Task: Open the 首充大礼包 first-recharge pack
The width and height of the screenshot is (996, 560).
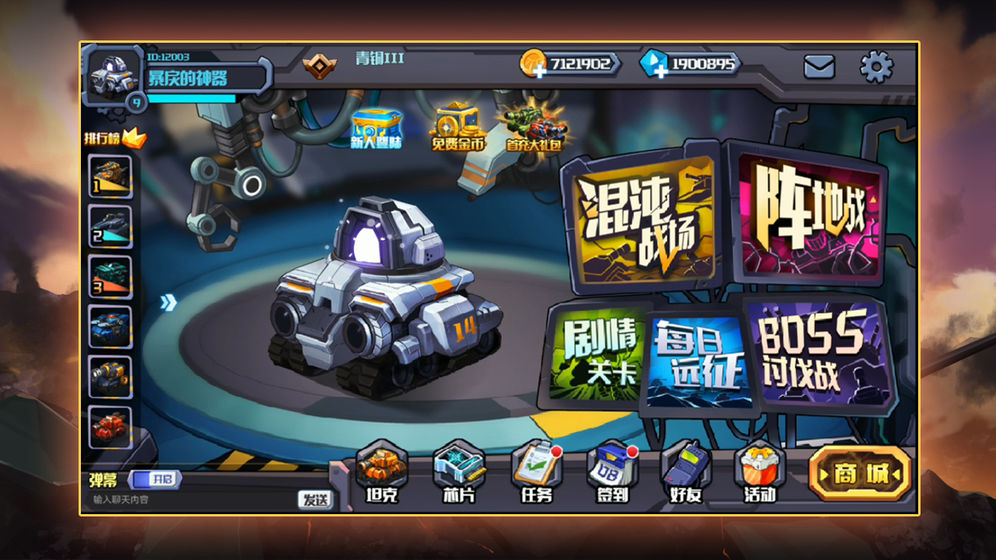Action: pos(534,127)
